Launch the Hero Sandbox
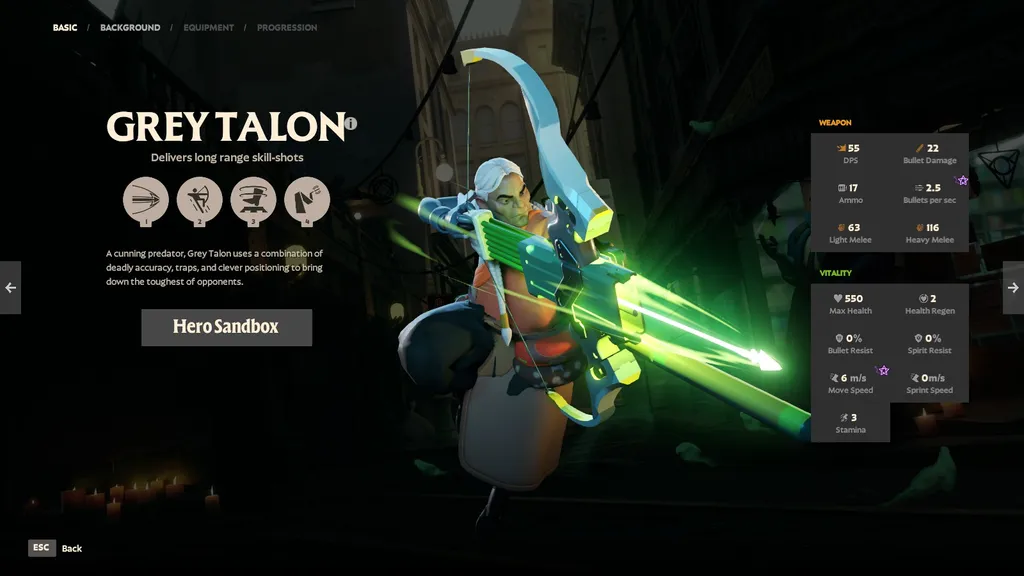 (226, 327)
